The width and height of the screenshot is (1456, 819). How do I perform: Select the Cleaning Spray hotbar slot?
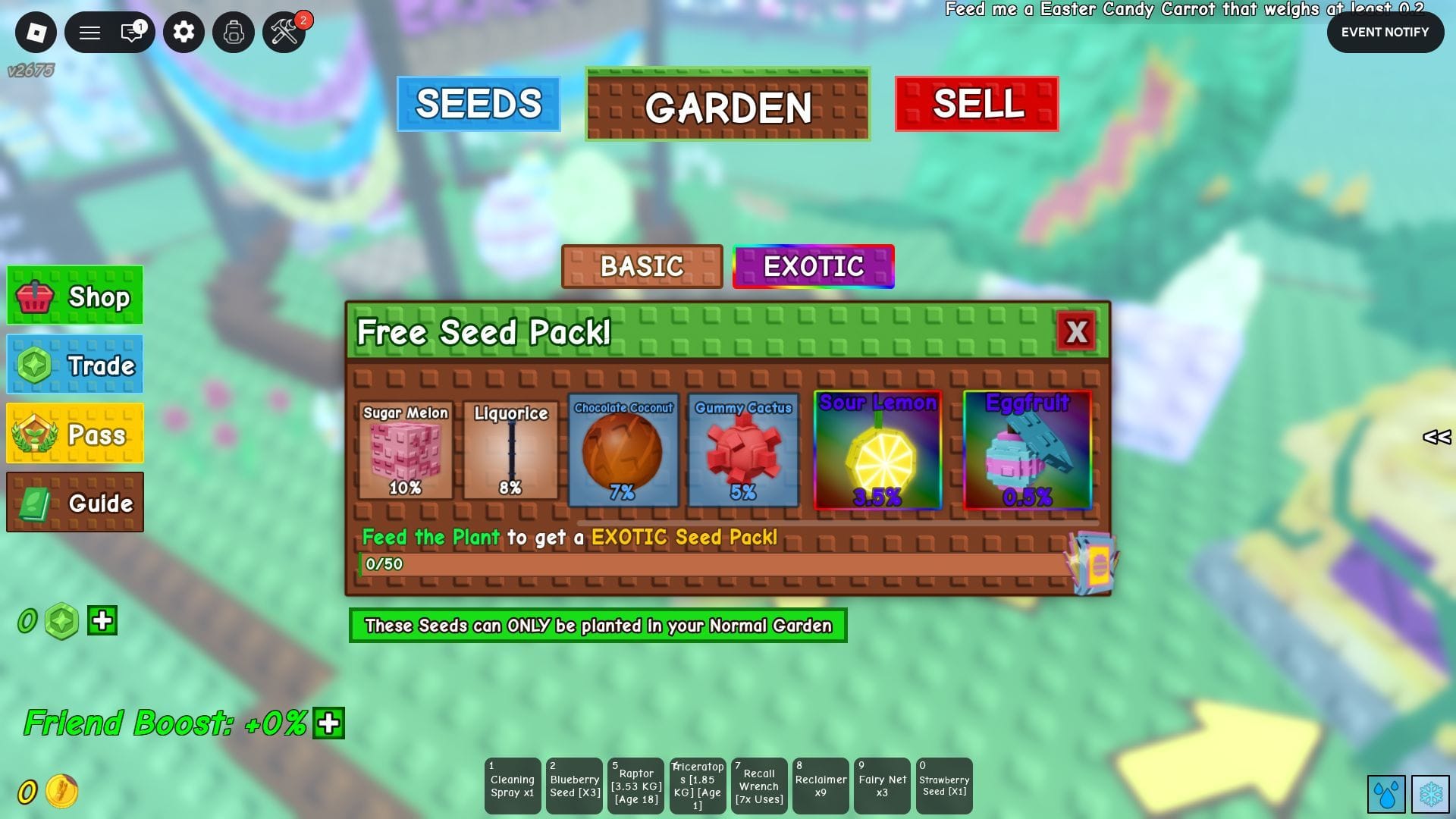(x=513, y=786)
